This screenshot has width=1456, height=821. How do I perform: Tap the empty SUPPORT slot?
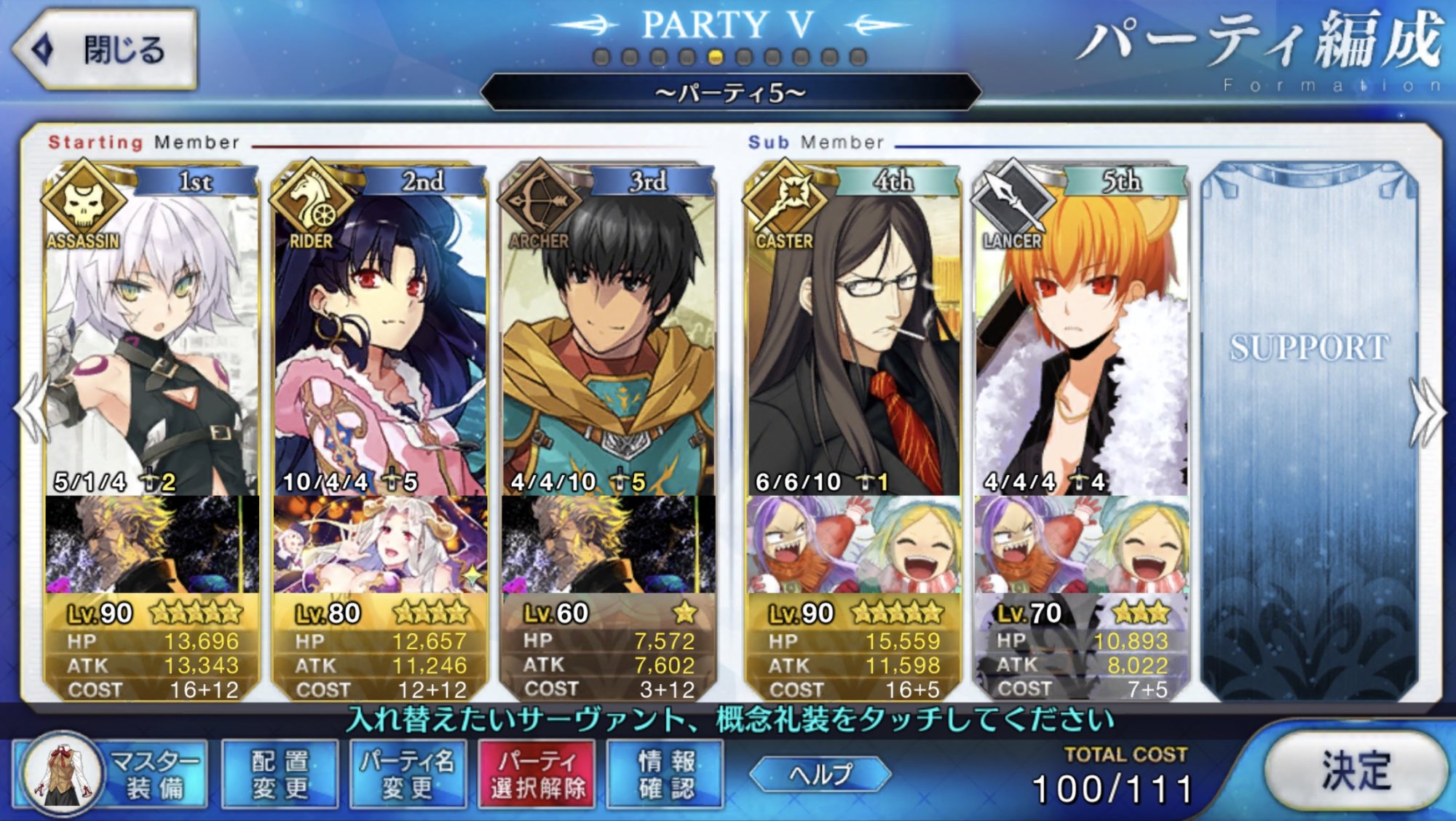[1309, 429]
